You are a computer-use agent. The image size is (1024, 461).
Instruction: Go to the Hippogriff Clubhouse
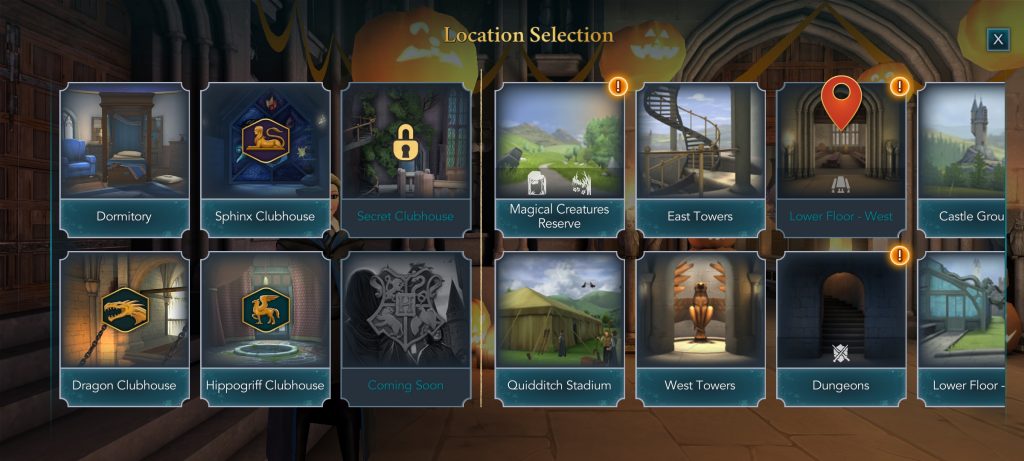(265, 327)
